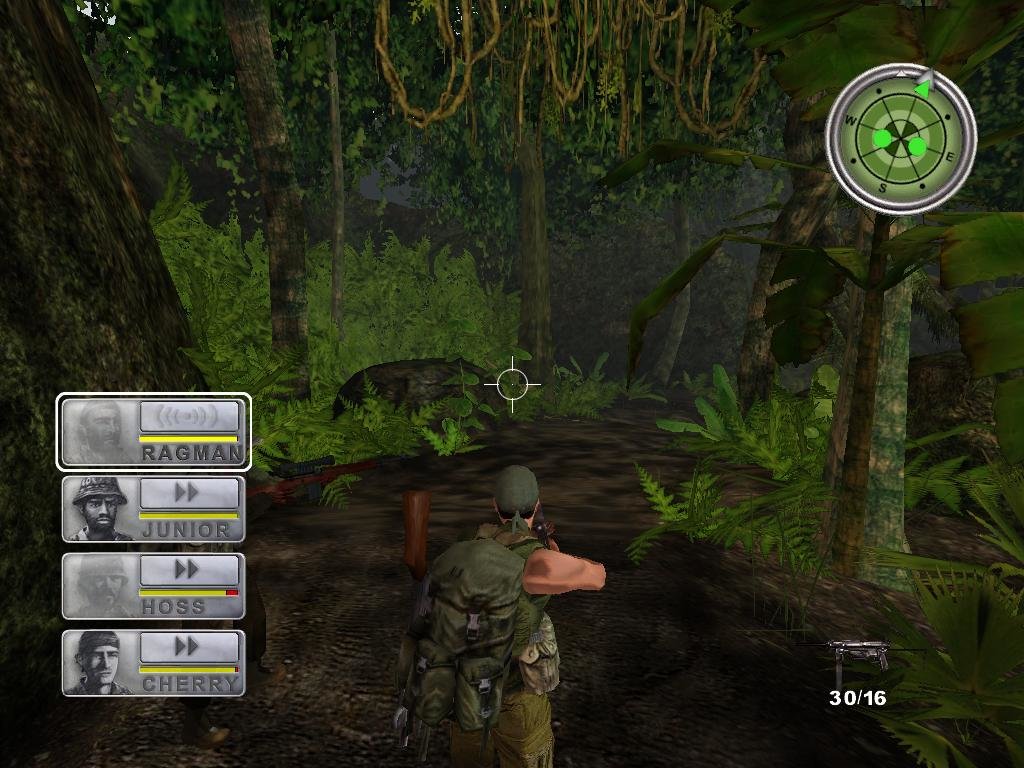The width and height of the screenshot is (1024, 768).
Task: Click Hoss's fast-forward order button
Action: [190, 570]
